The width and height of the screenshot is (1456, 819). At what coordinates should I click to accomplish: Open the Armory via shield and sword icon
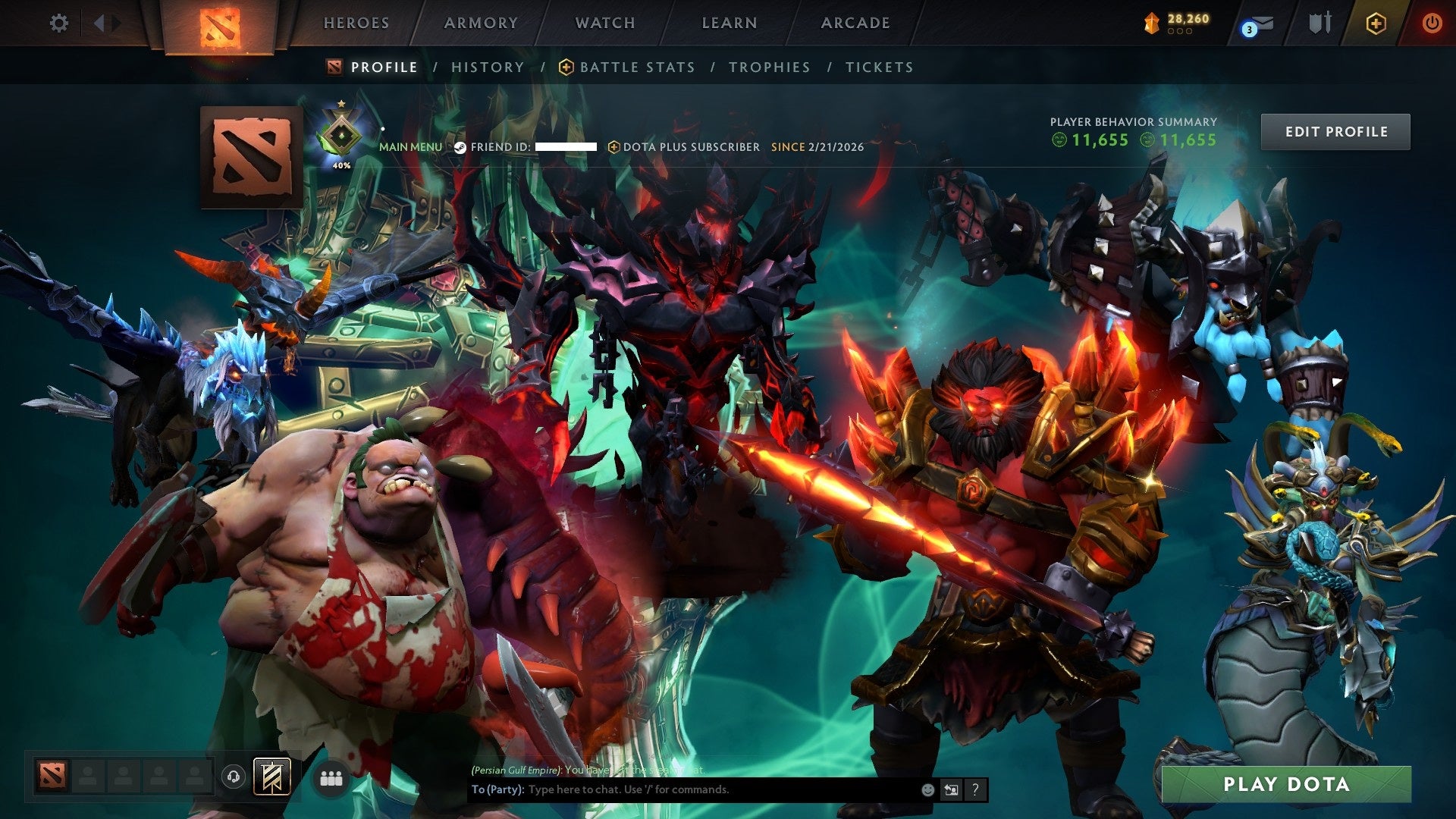click(x=1319, y=24)
